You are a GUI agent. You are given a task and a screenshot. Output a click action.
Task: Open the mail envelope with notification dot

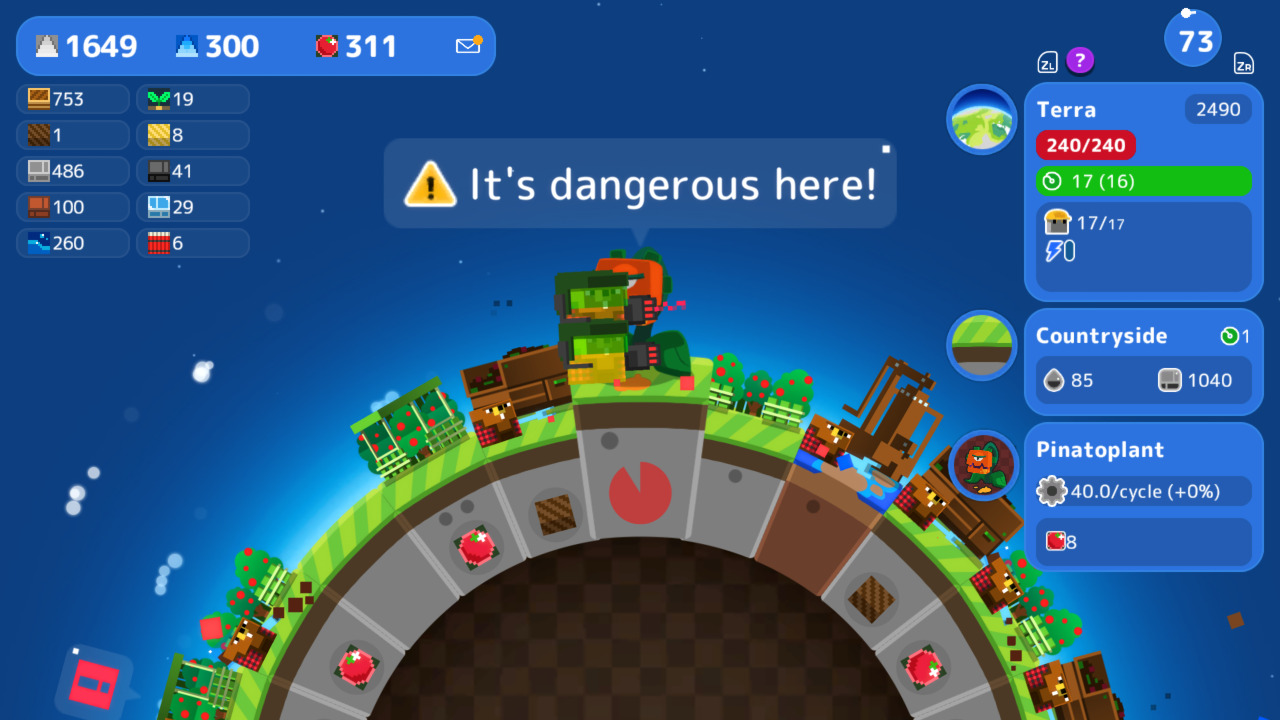(466, 45)
